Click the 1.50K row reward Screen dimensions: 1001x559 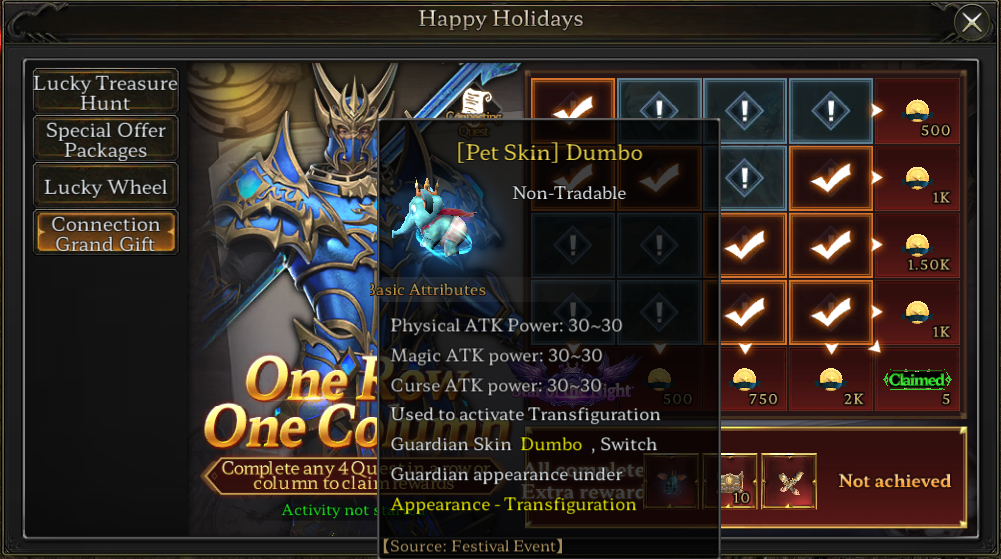click(917, 246)
